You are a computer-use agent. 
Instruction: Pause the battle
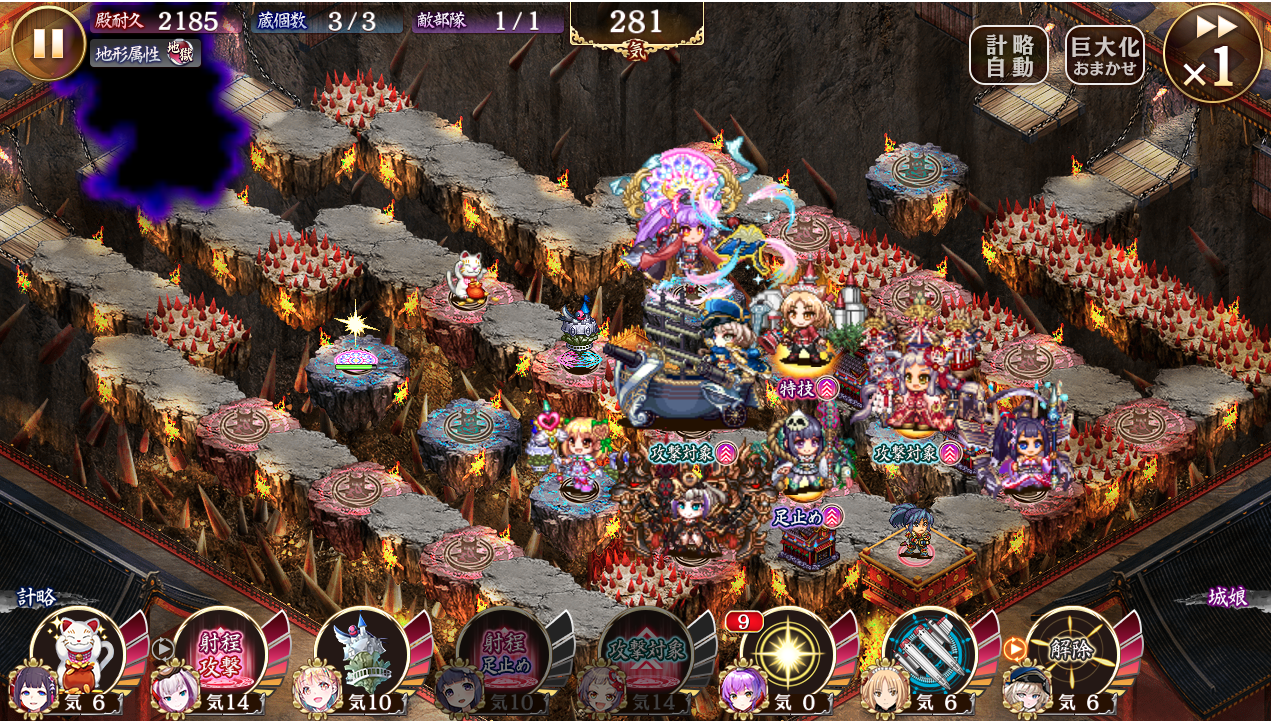tap(48, 43)
